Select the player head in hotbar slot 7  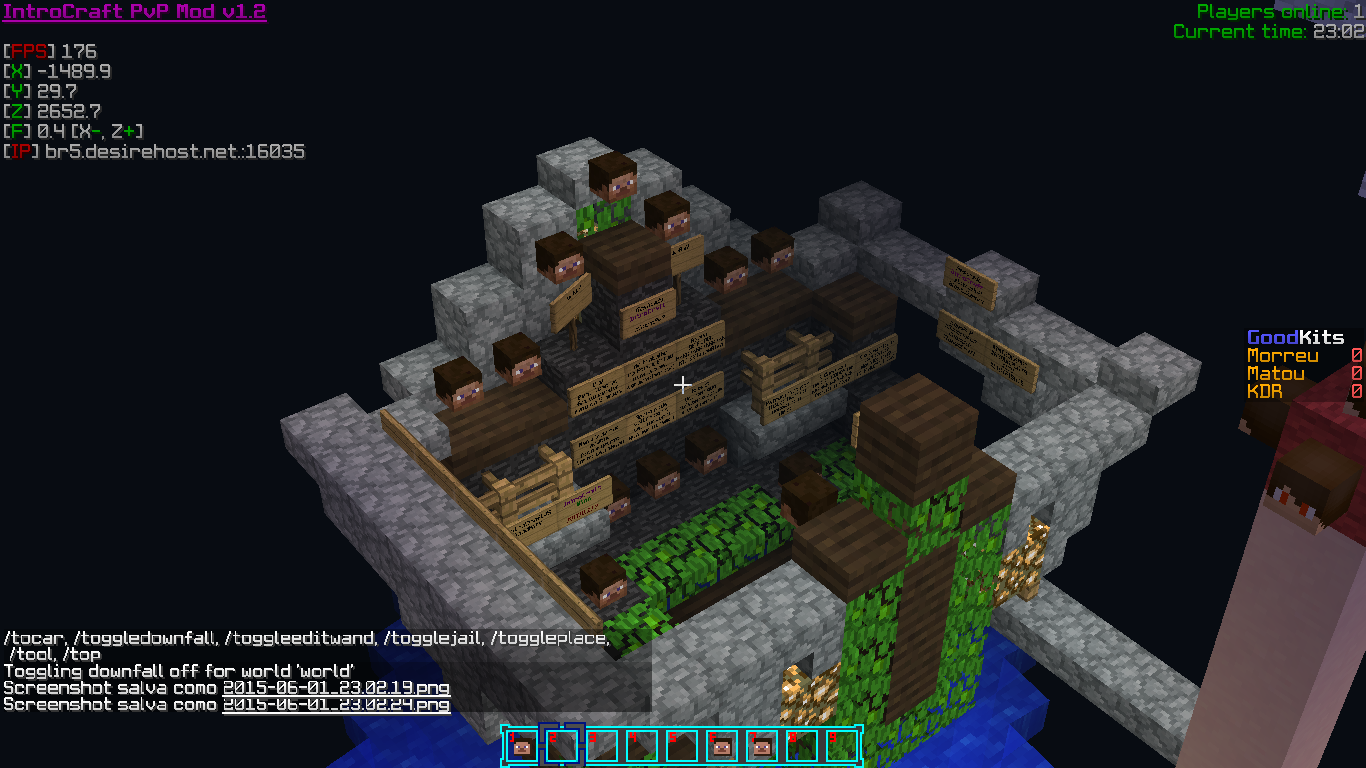(762, 746)
